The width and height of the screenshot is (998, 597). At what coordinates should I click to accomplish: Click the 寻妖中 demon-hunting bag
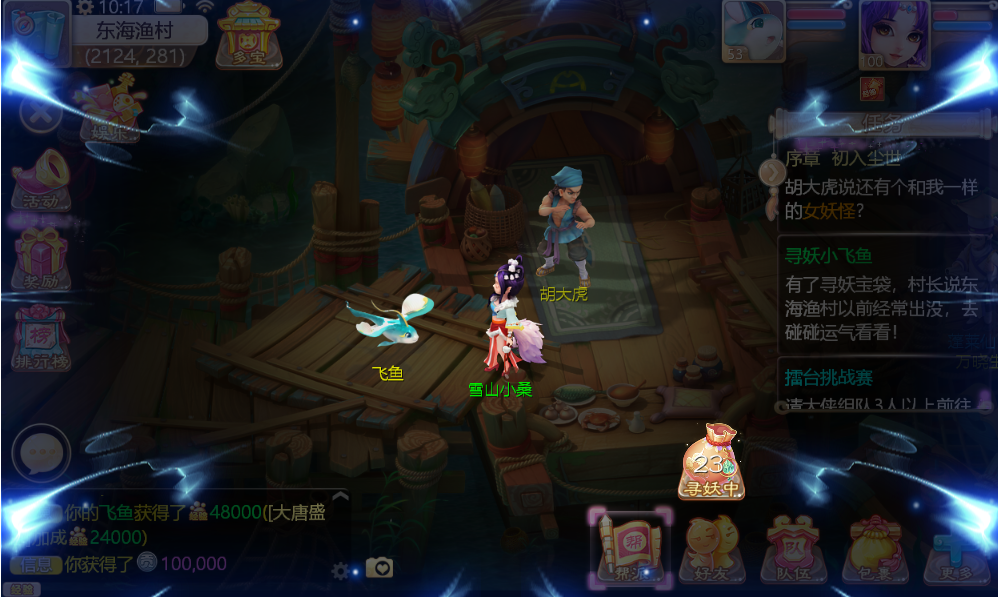(x=711, y=462)
